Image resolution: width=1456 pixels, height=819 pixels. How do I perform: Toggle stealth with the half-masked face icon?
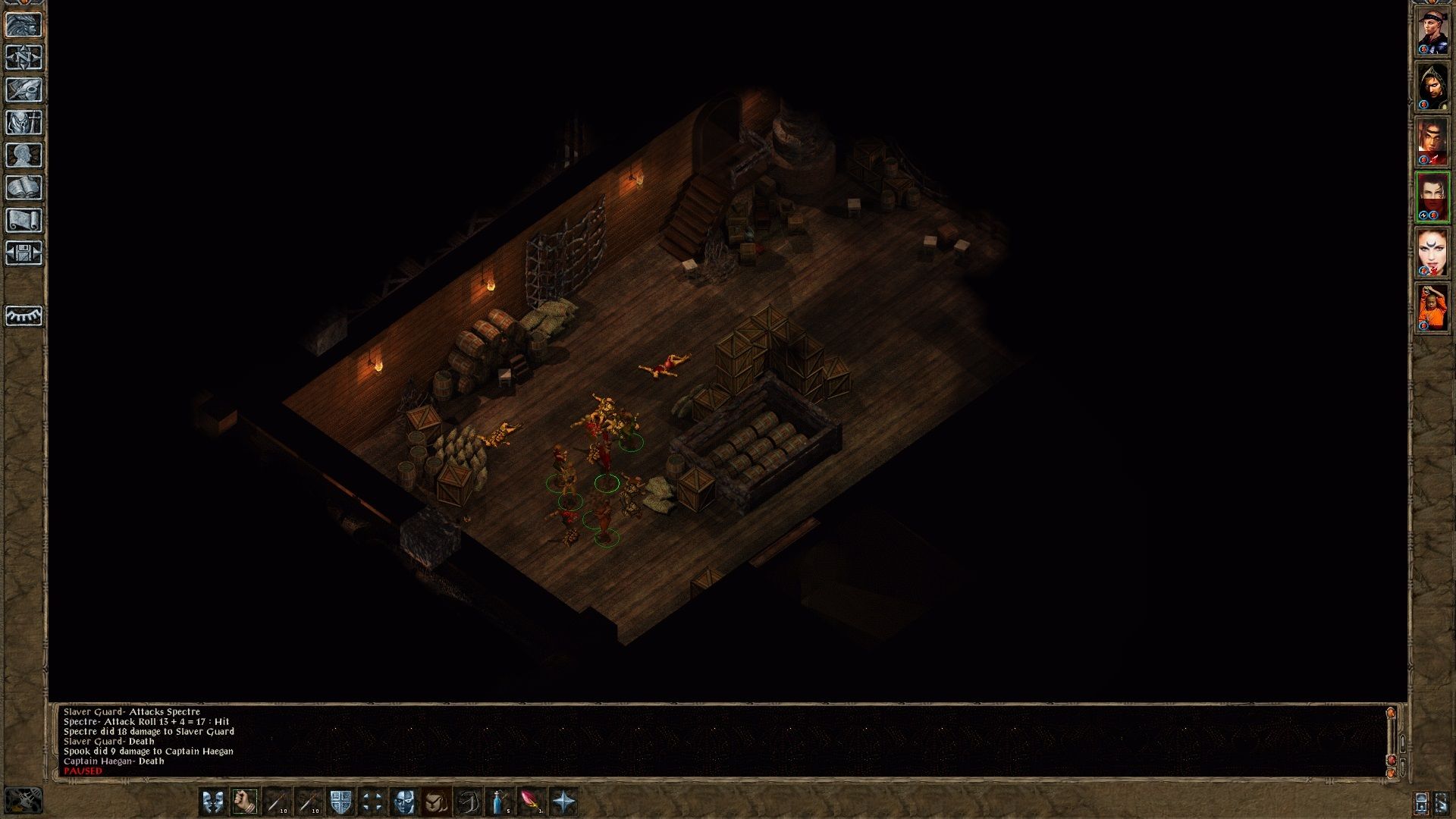[x=404, y=802]
